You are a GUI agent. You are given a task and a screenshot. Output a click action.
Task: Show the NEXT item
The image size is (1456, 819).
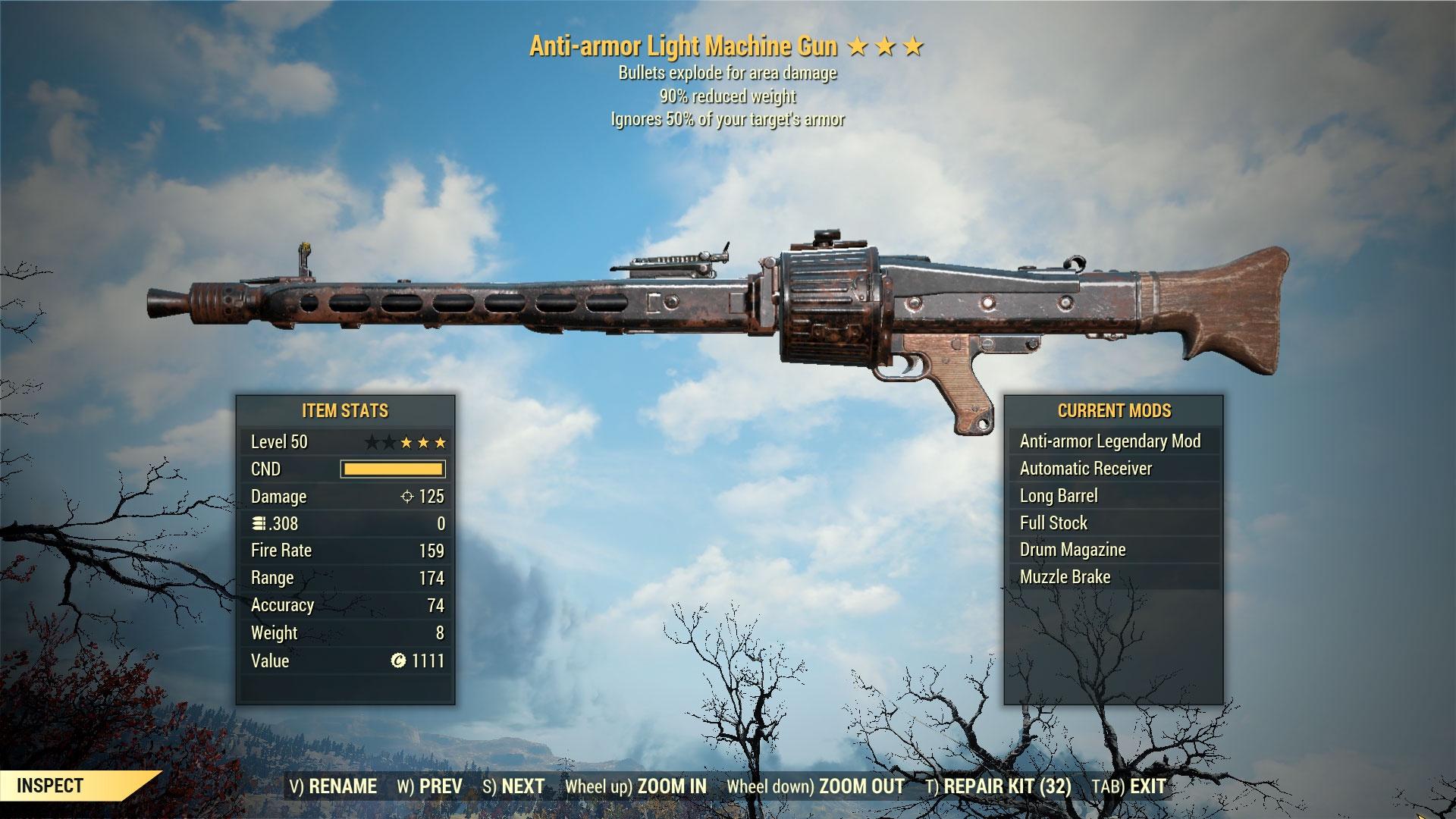point(513,786)
